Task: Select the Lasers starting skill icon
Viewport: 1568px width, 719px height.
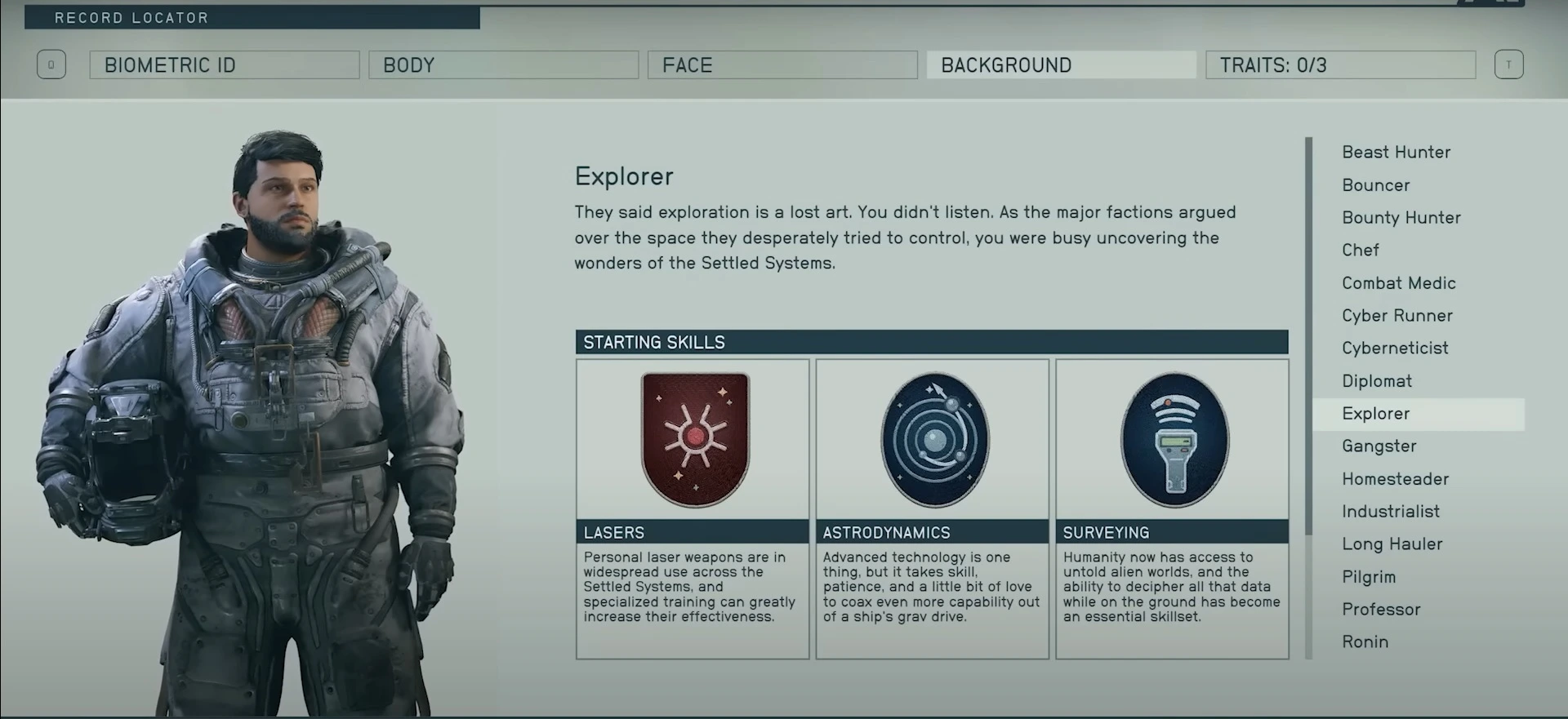Action: [692, 439]
